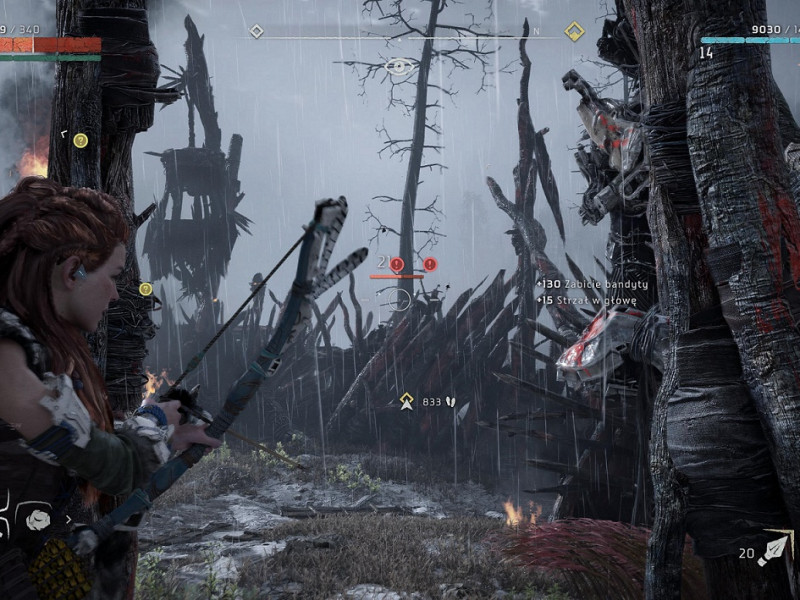Select the rock item in the tool selector
The width and height of the screenshot is (800, 600).
coord(38,519)
